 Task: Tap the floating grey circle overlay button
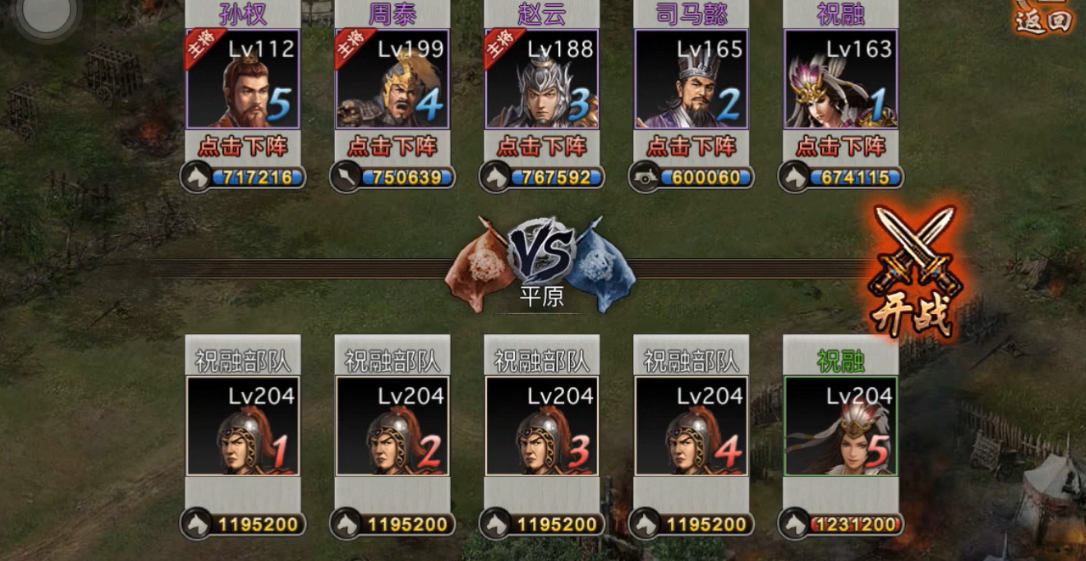pos(44,12)
